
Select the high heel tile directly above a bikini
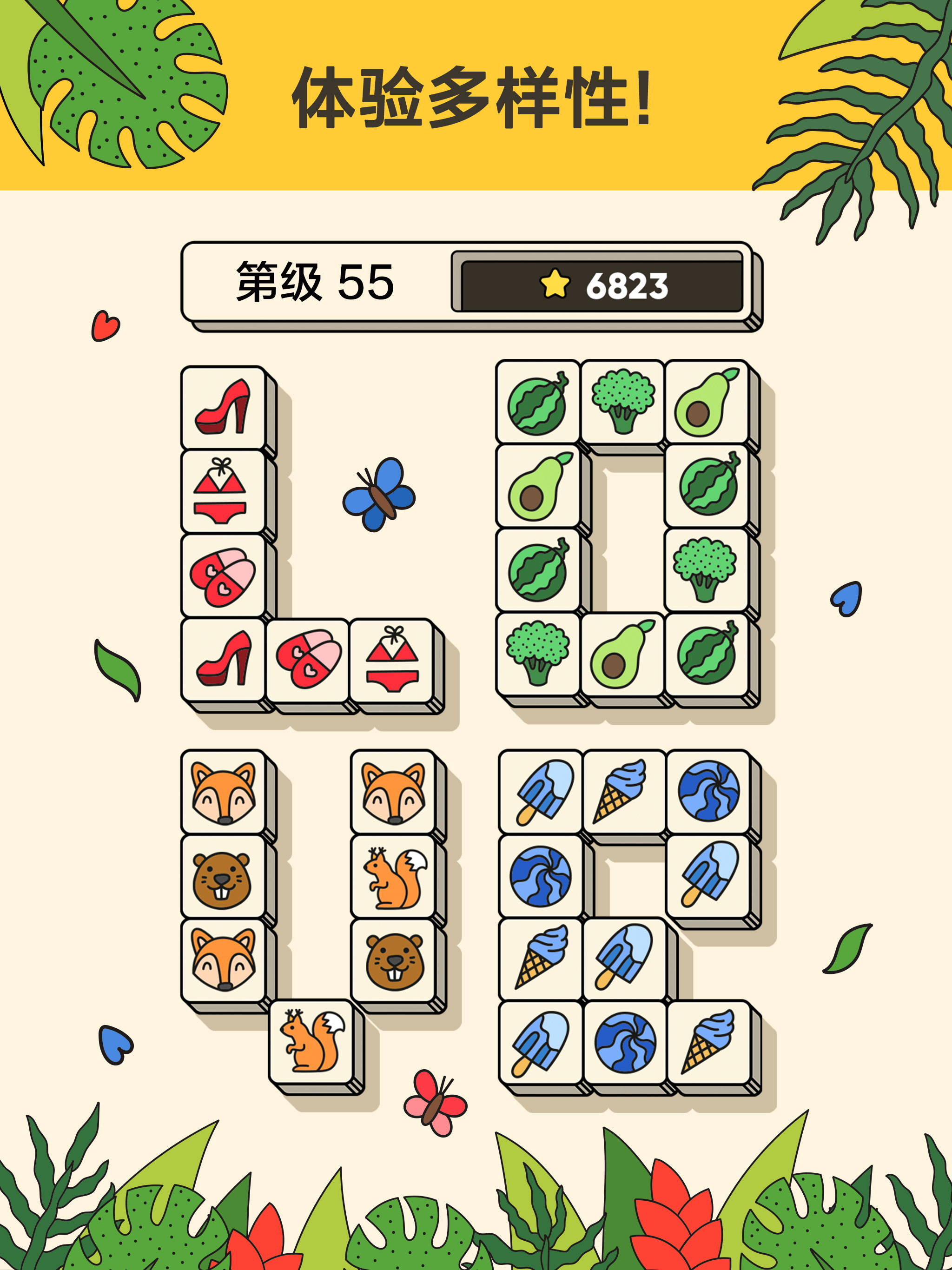[x=223, y=407]
